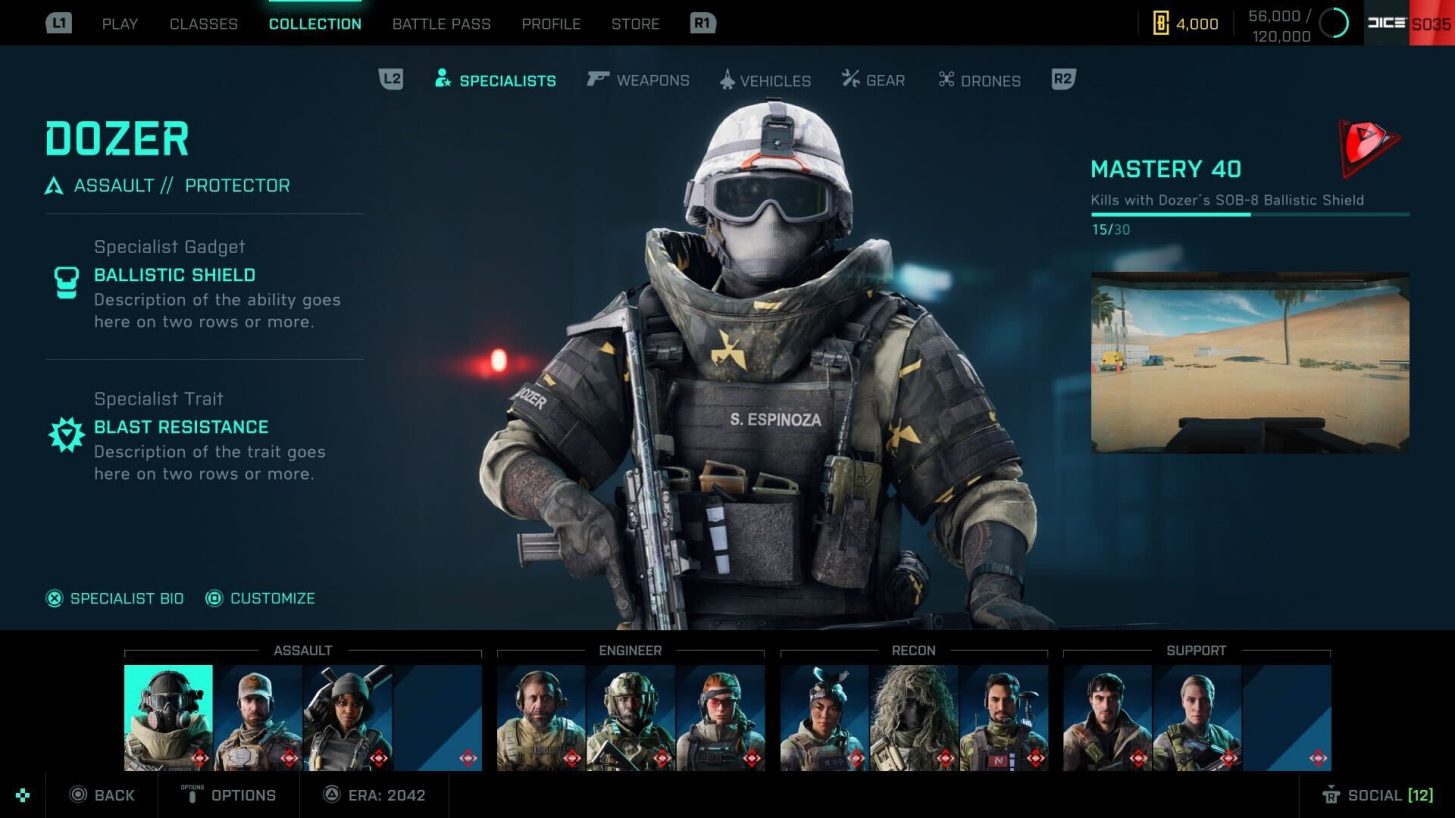Customize the Dozer specialist
The height and width of the screenshot is (818, 1455).
click(260, 598)
